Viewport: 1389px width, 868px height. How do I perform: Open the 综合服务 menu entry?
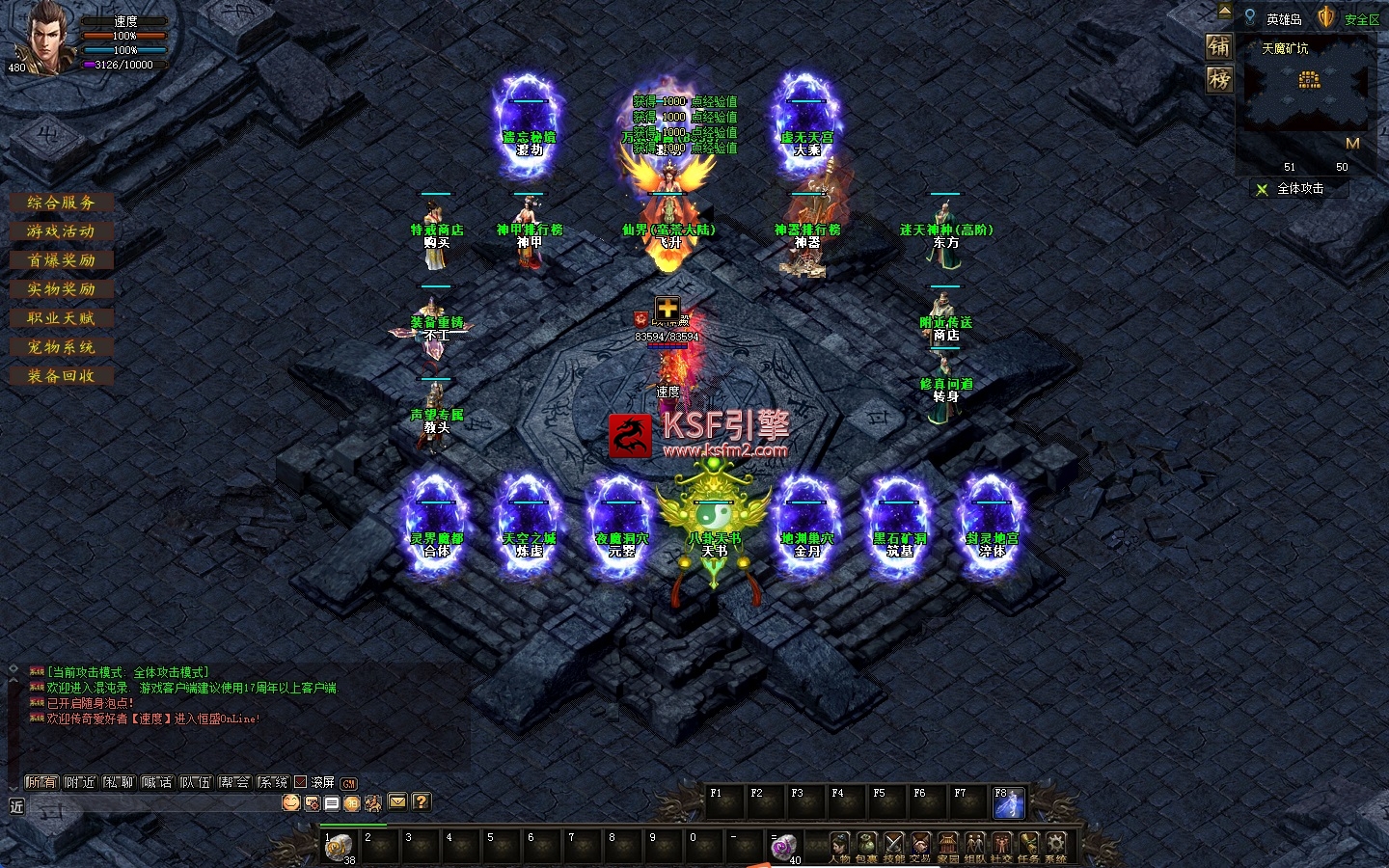[x=62, y=203]
